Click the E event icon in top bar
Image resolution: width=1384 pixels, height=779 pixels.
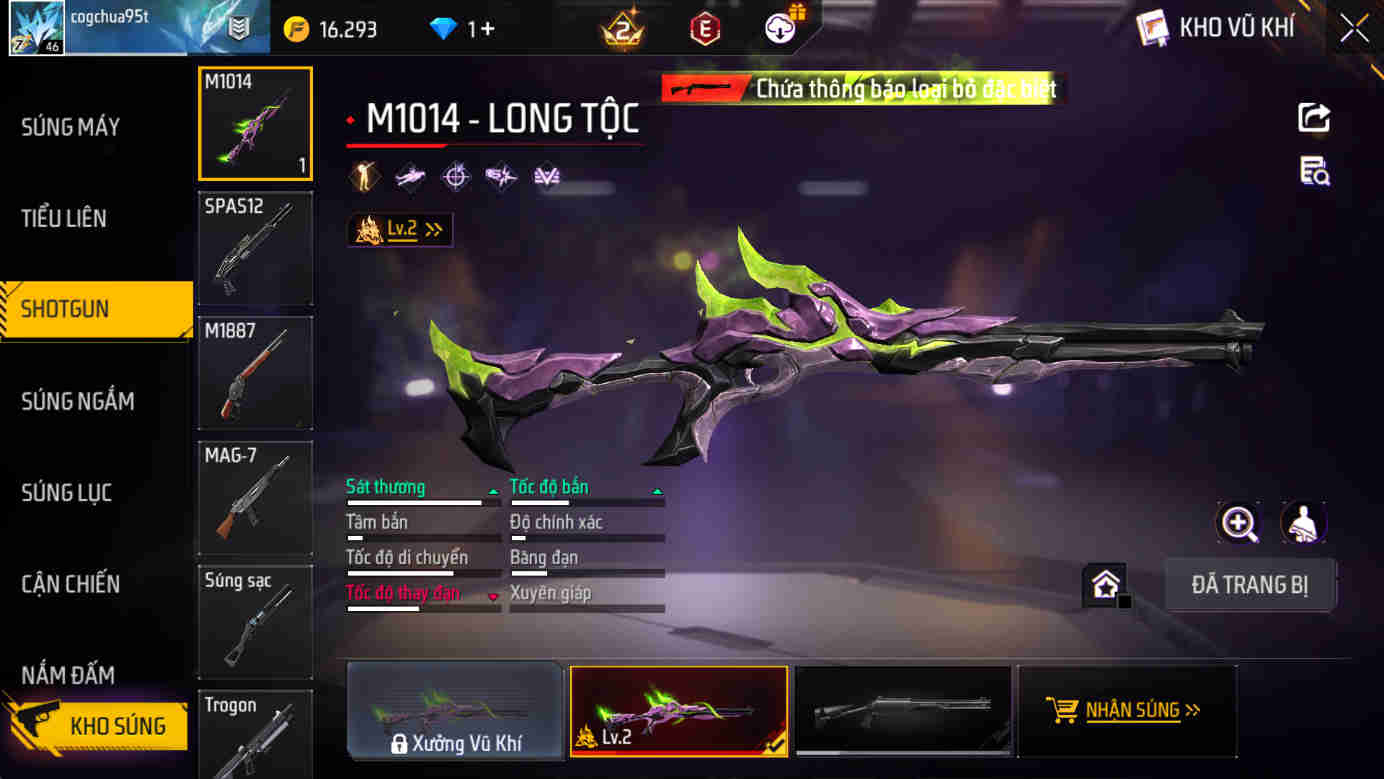point(704,28)
